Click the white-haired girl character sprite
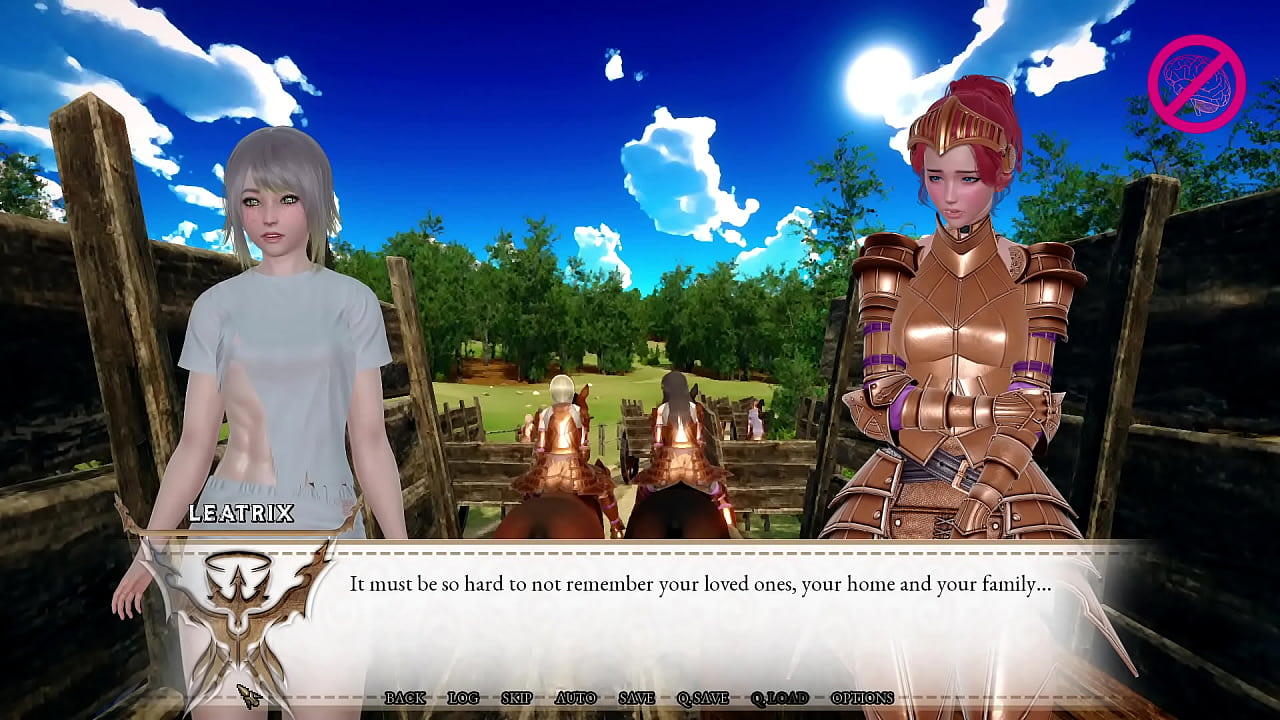 coord(280,320)
